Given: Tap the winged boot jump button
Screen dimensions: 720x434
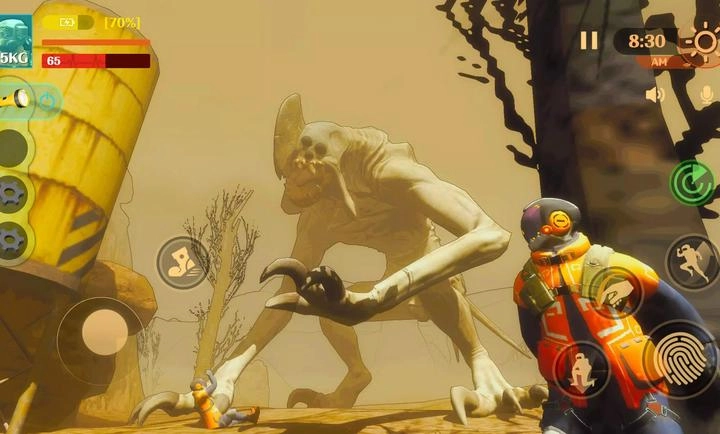Looking at the screenshot, I should pos(182,263).
